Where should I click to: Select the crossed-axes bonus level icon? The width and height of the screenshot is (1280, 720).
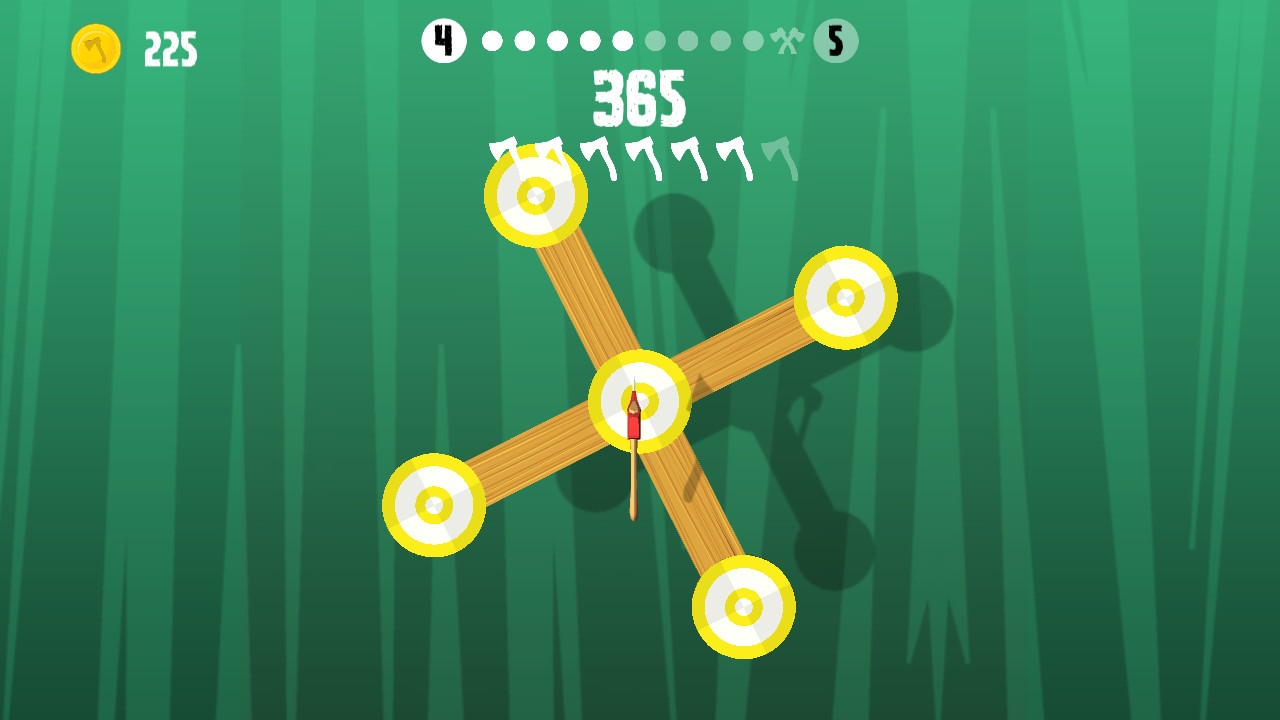tap(788, 40)
